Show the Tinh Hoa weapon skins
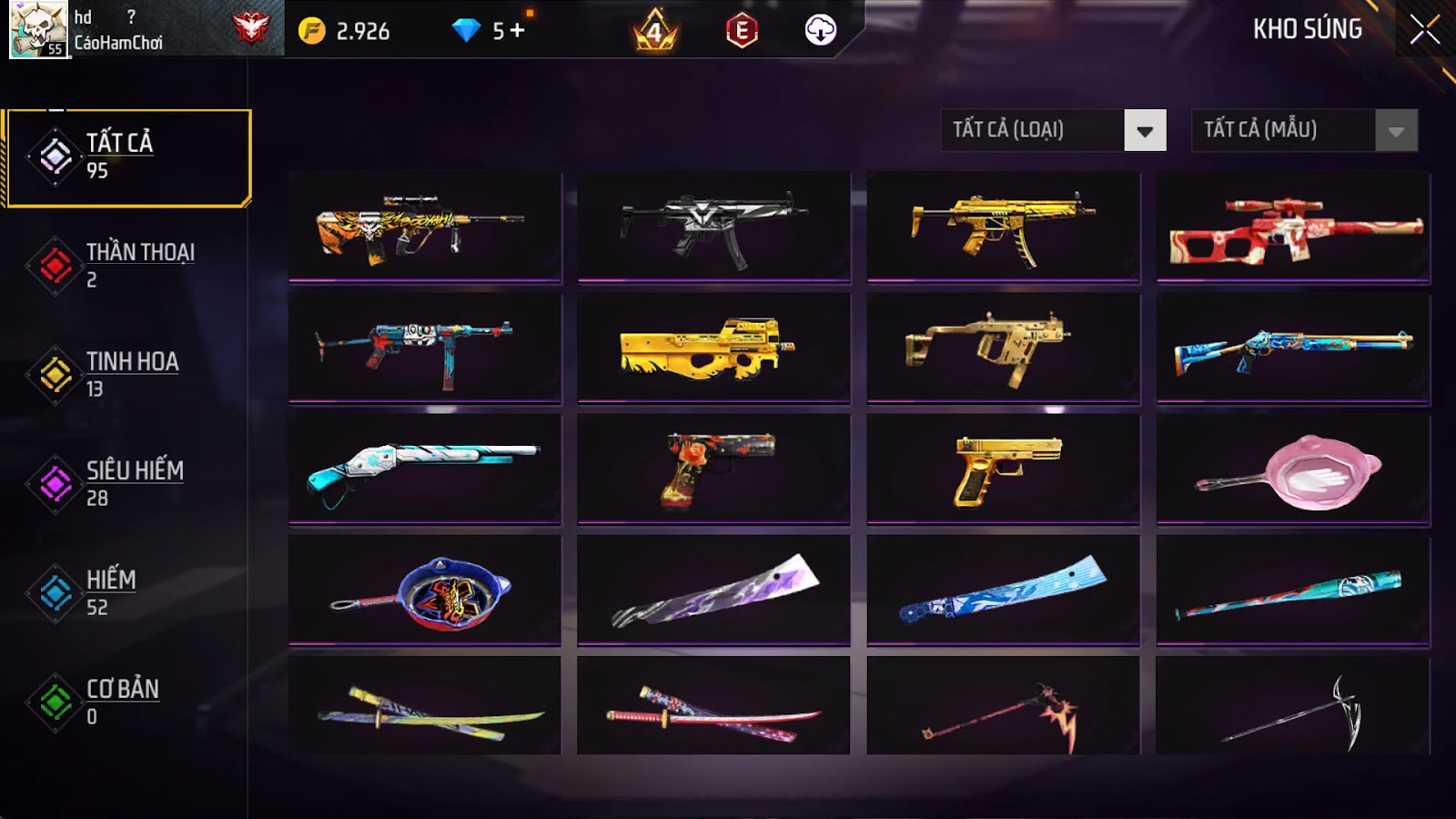The height and width of the screenshot is (819, 1456). point(127,375)
